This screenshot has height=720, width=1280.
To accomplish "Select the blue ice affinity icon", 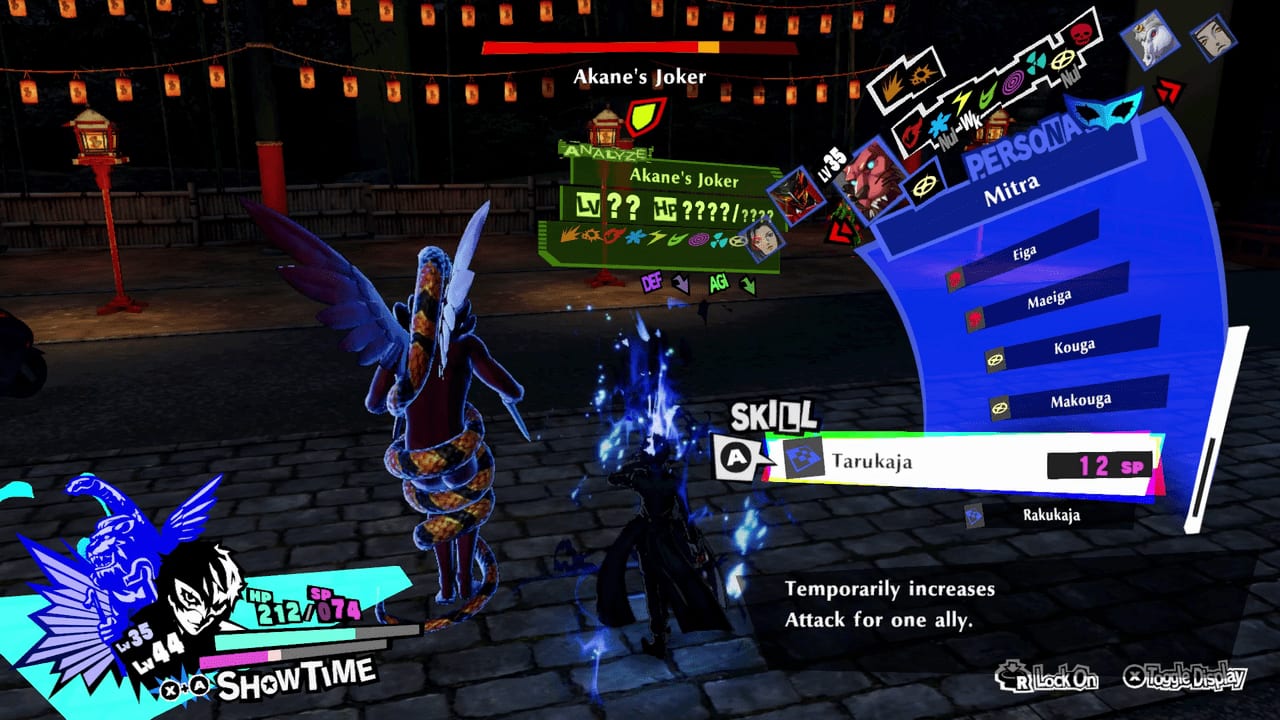I will [x=941, y=123].
